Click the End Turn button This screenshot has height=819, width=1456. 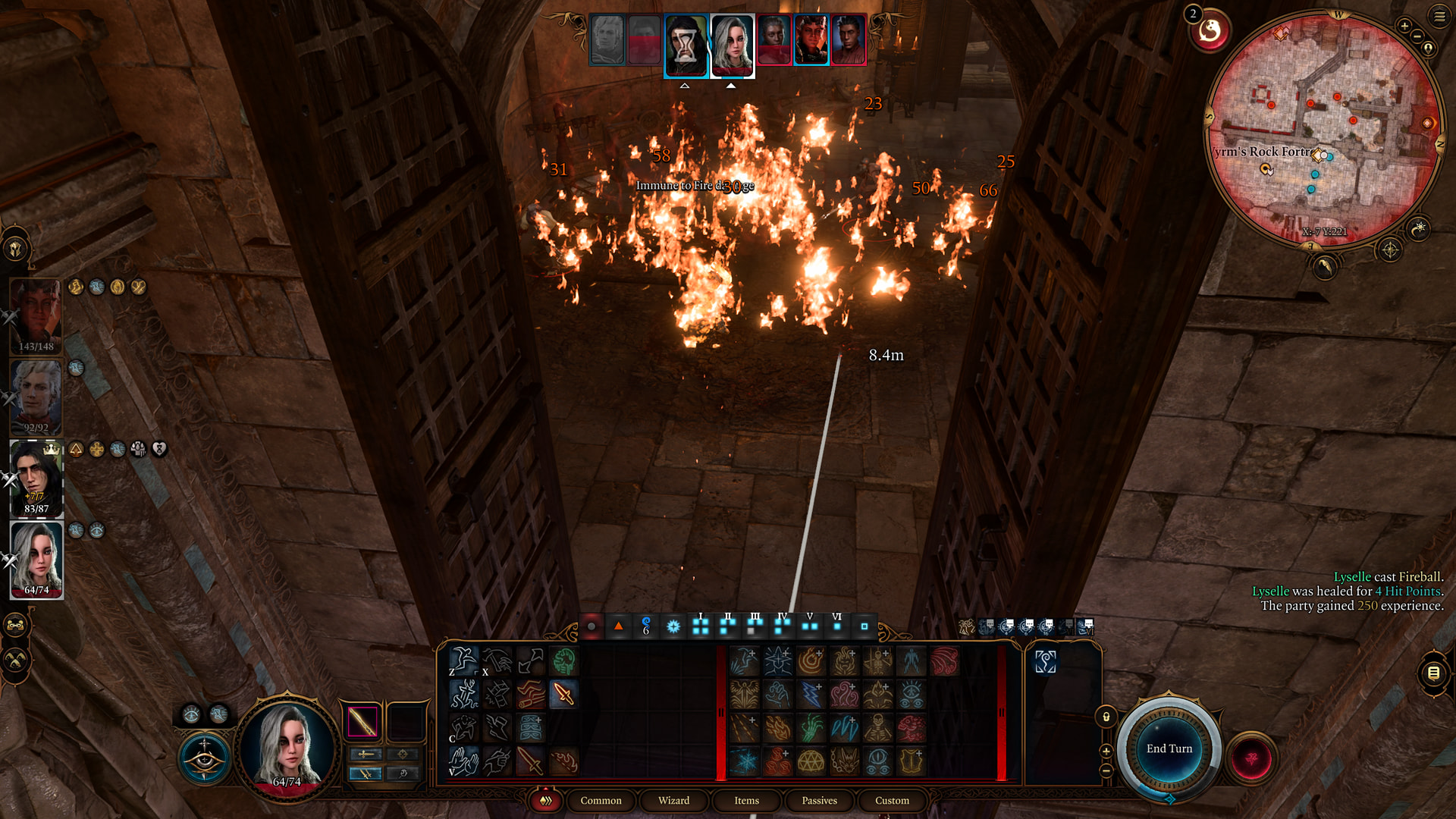click(x=1169, y=748)
